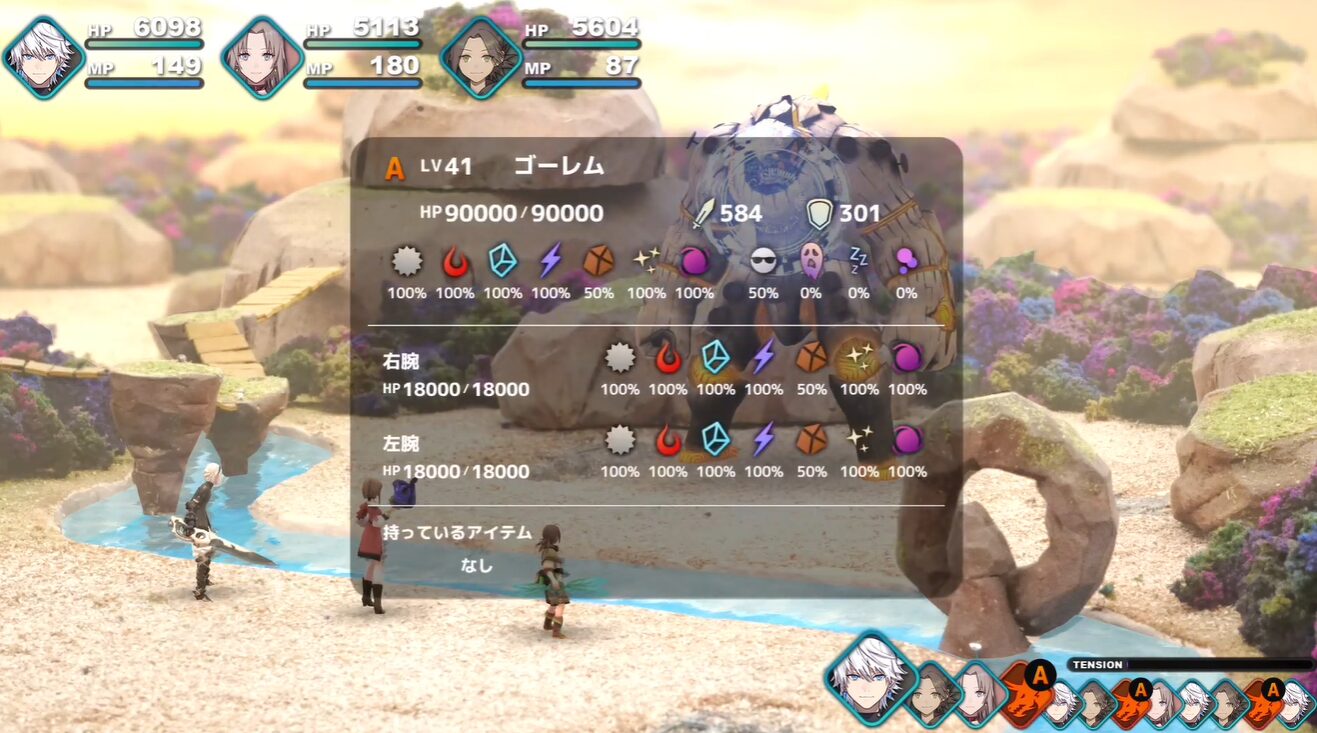Inspect the lightning bolt icon in the 左腕 row
This screenshot has height=733, width=1317.
(x=764, y=439)
